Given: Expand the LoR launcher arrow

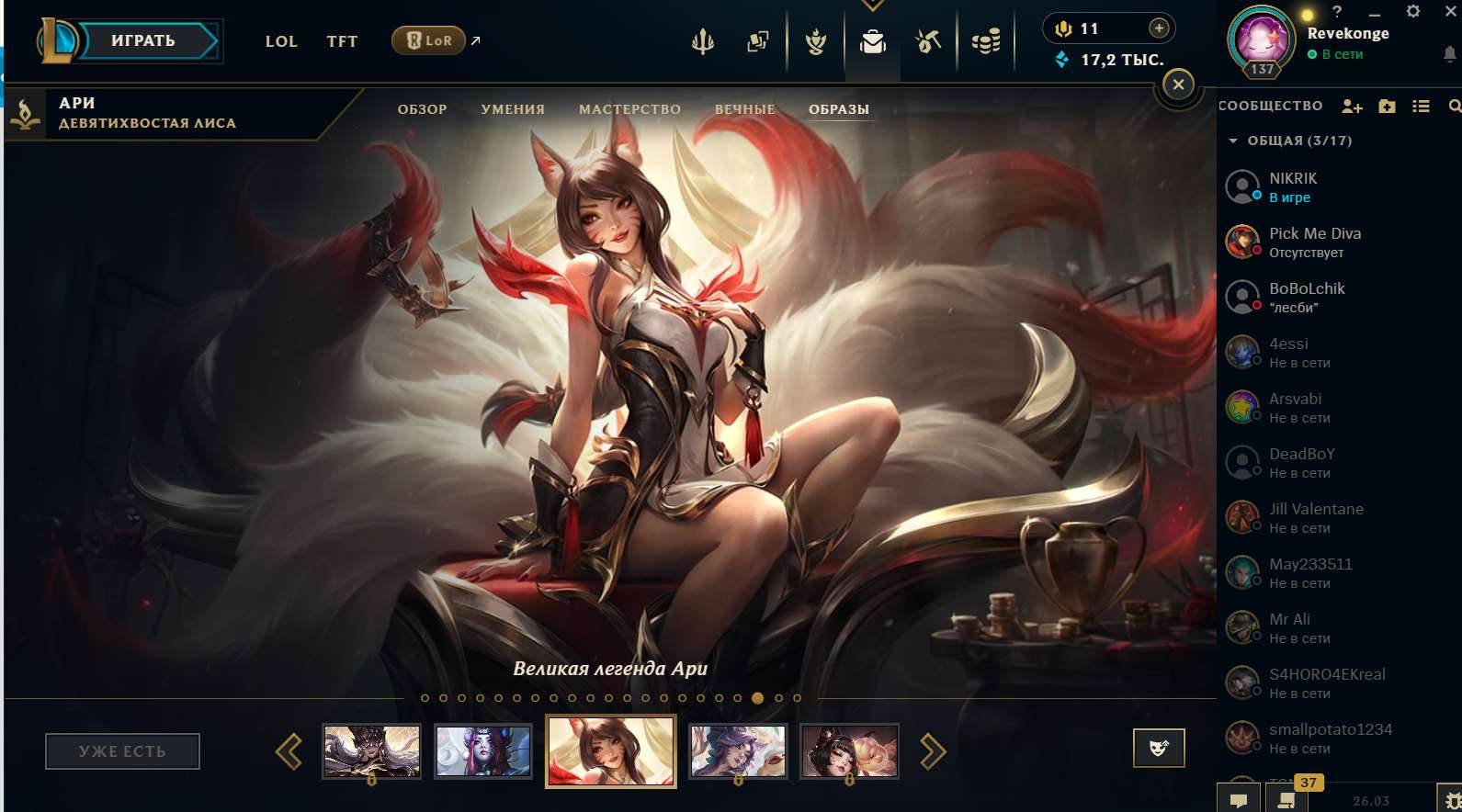Looking at the screenshot, I should (x=476, y=39).
